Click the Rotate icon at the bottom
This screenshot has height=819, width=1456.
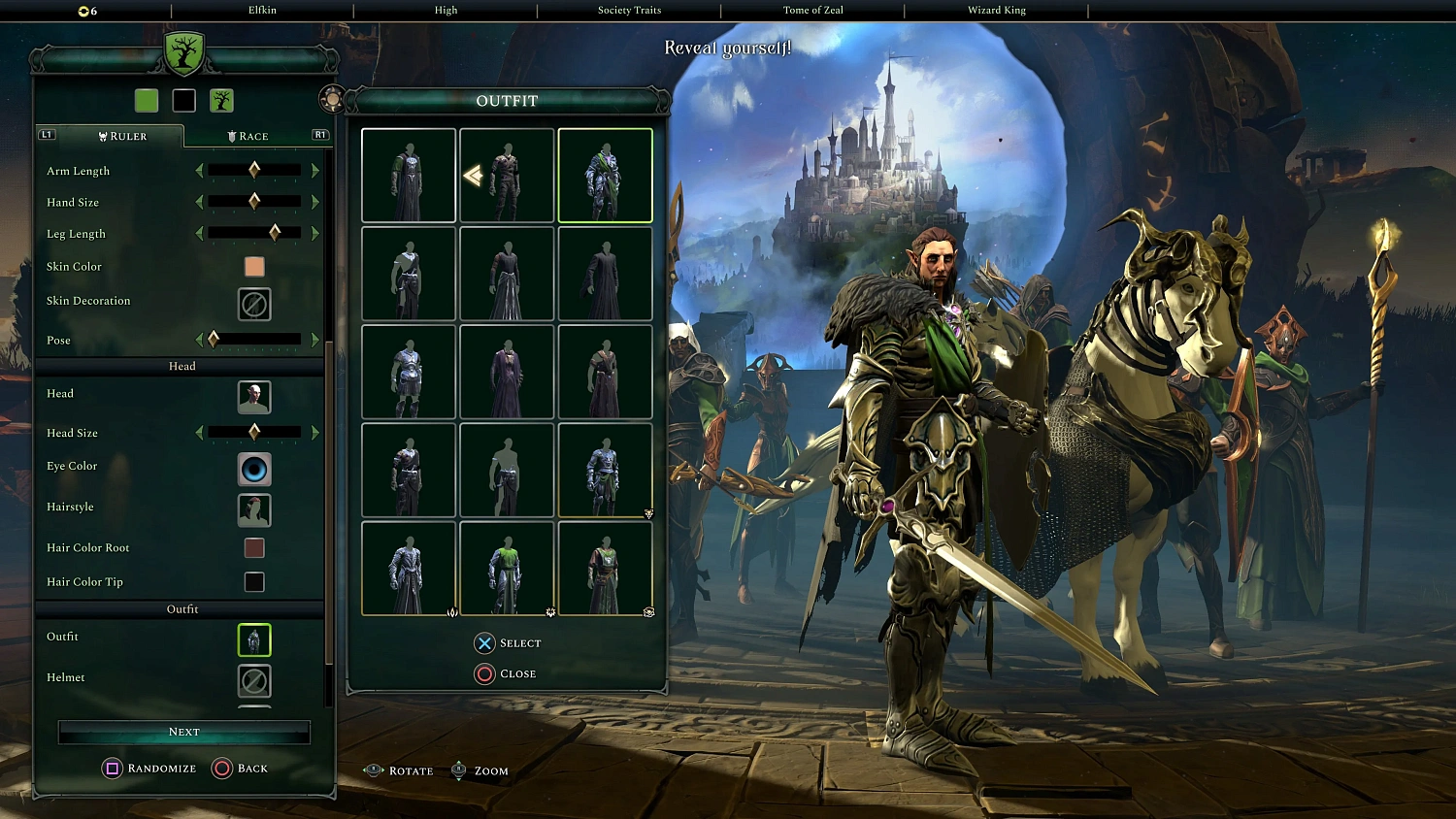point(374,770)
